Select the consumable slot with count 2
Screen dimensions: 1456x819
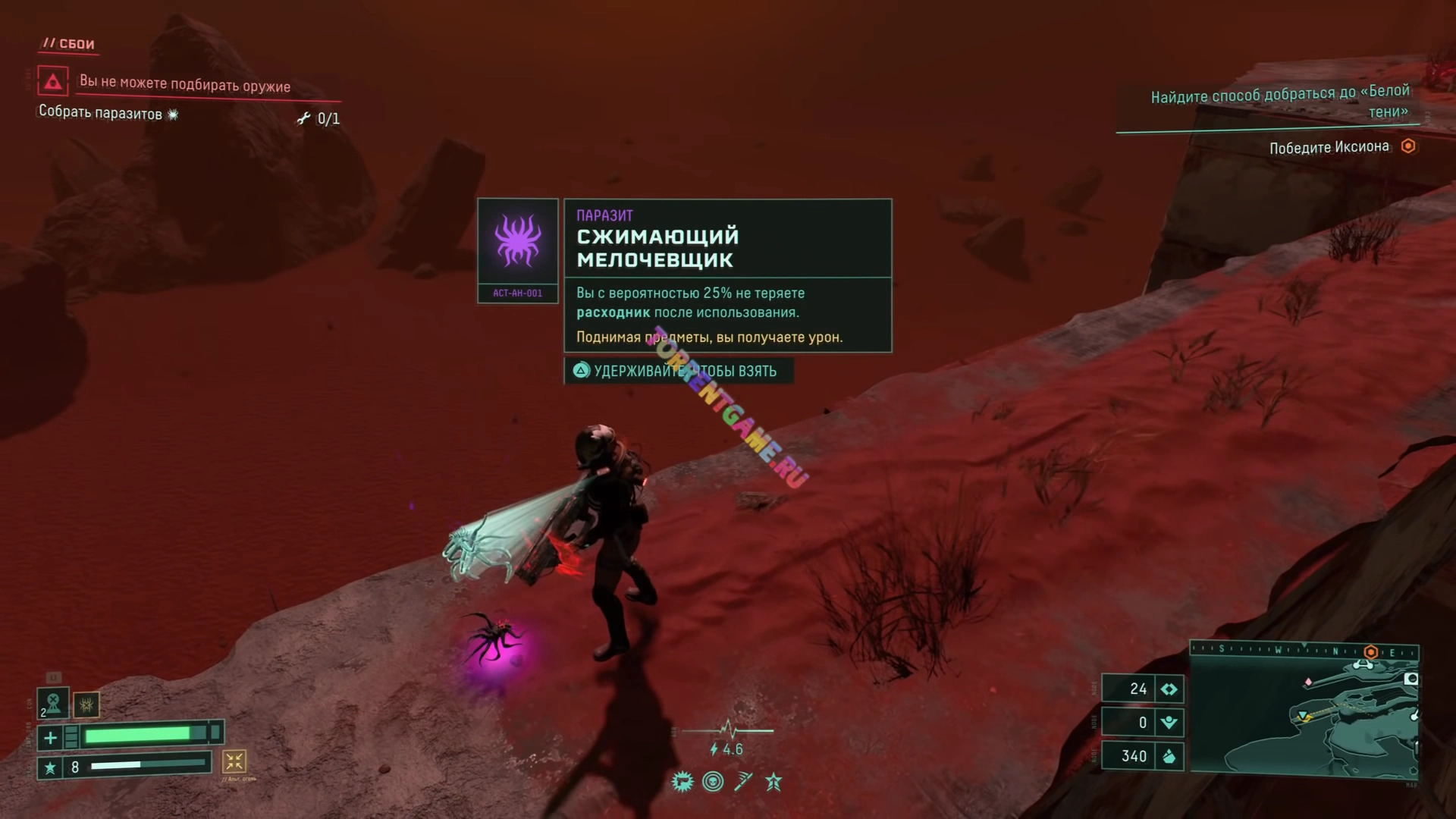tap(53, 703)
